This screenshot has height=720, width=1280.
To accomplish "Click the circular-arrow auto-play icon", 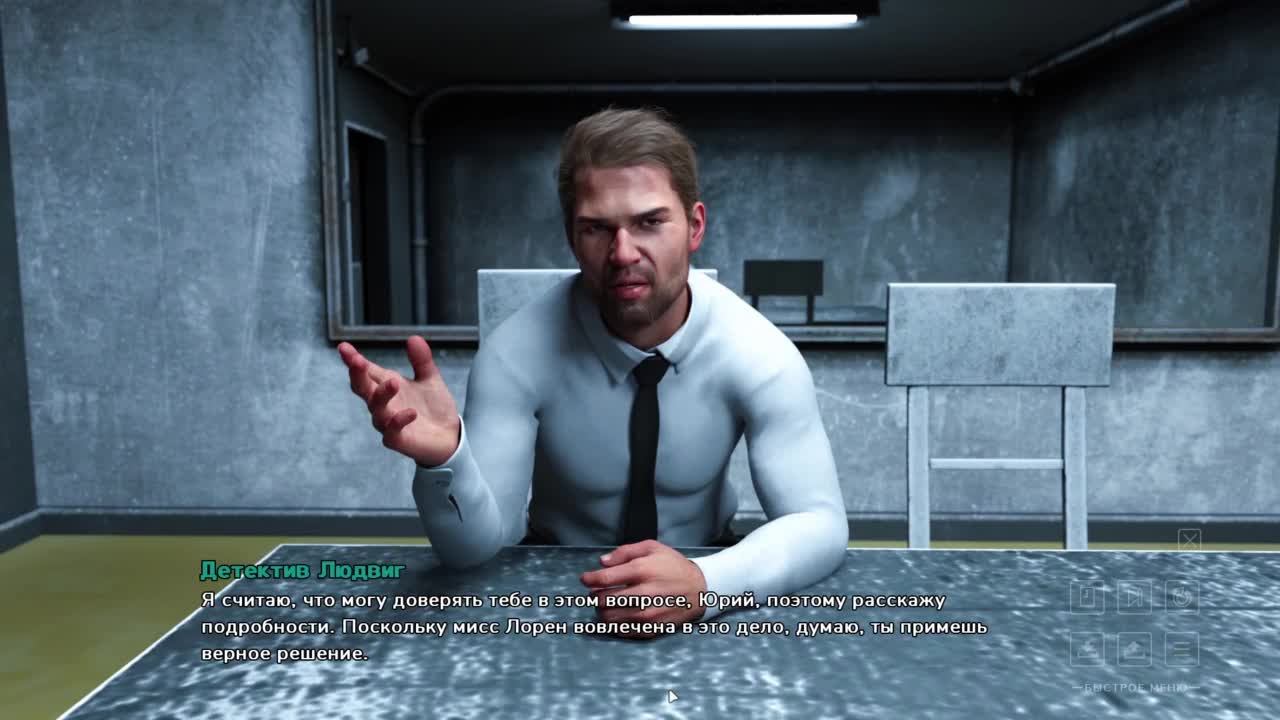I will 1182,597.
